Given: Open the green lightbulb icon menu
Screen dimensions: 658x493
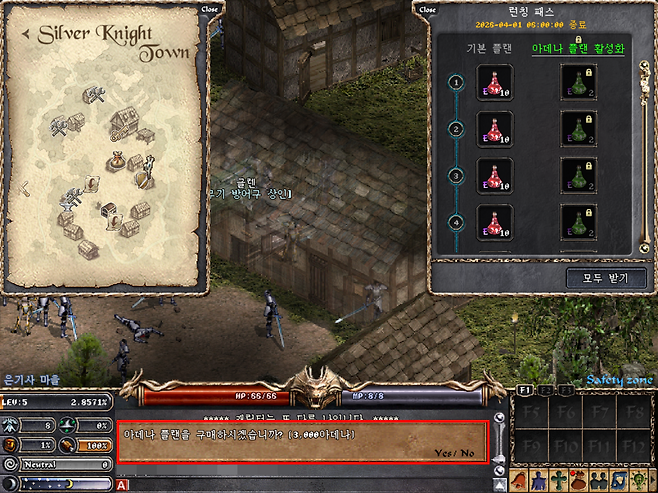Looking at the screenshot, I should point(637,480).
